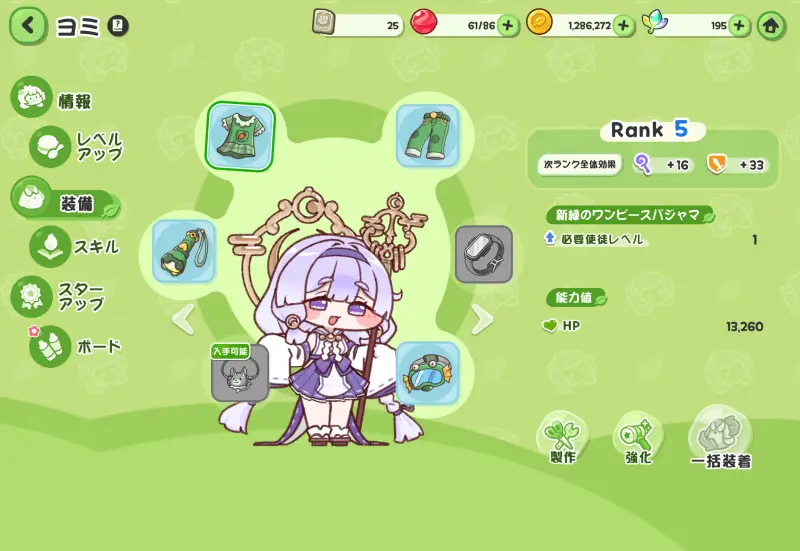Add more gold coins

coord(624,26)
